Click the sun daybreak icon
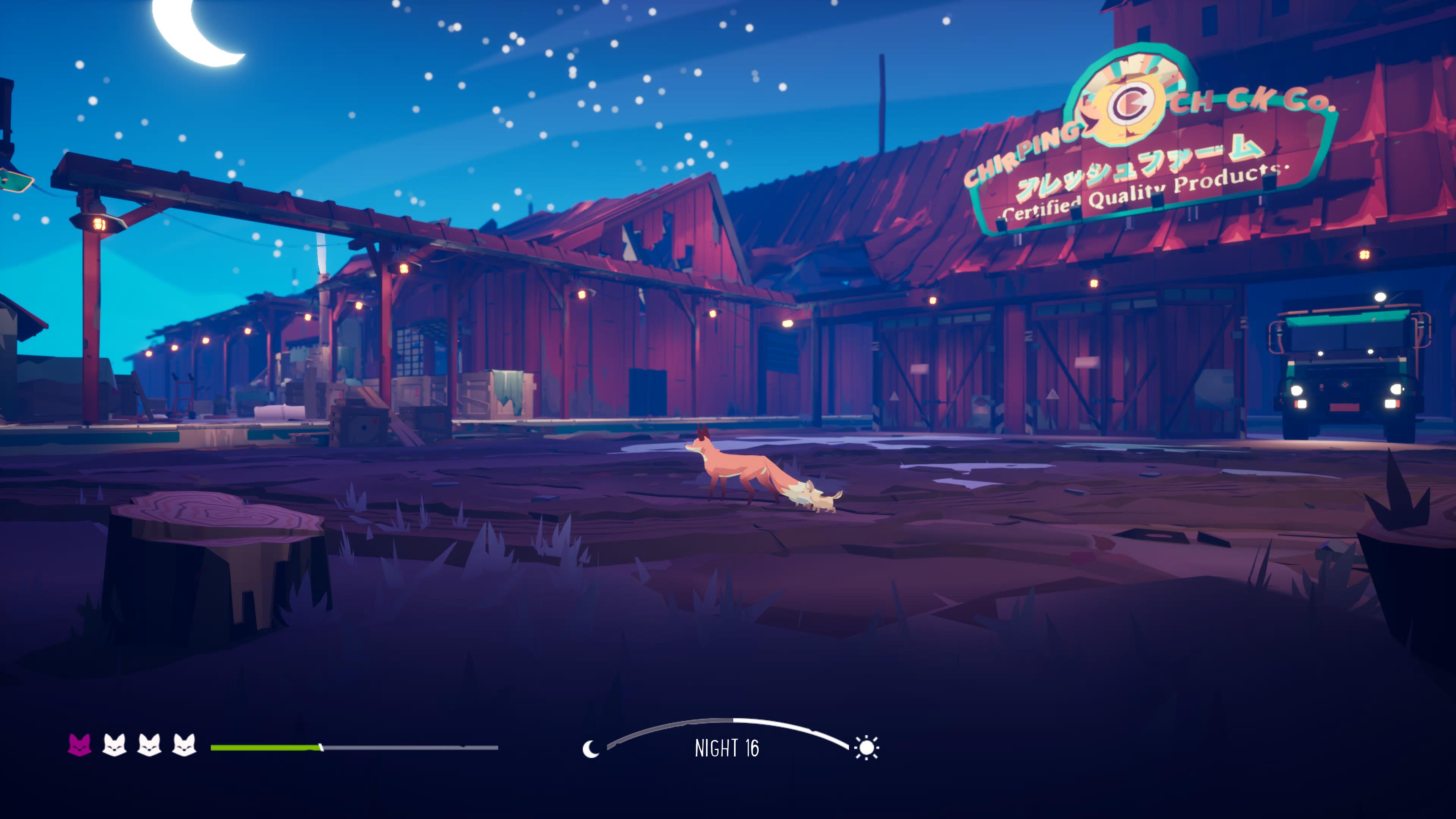1456x819 pixels. [866, 748]
